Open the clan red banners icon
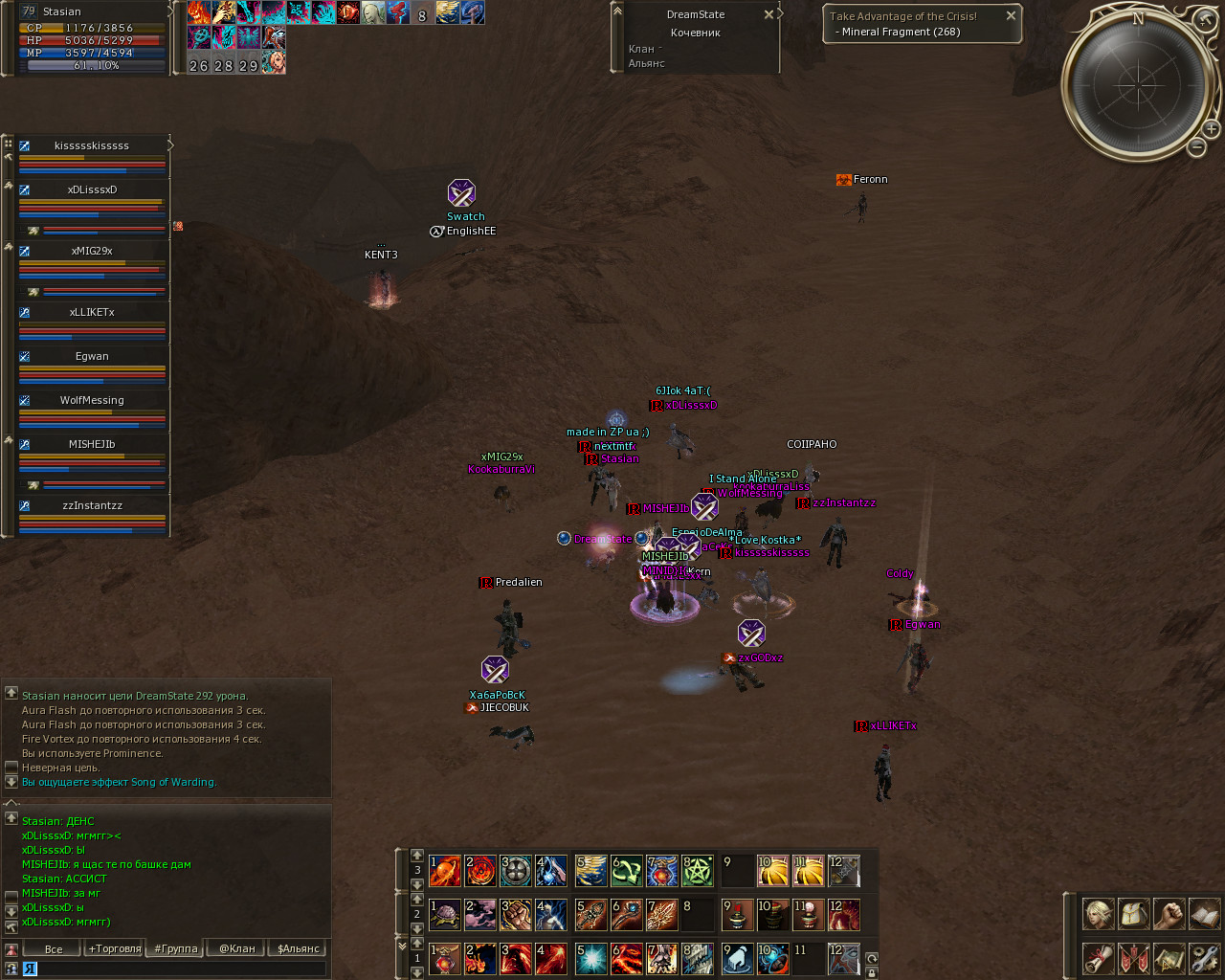The image size is (1225, 980). (1133, 958)
